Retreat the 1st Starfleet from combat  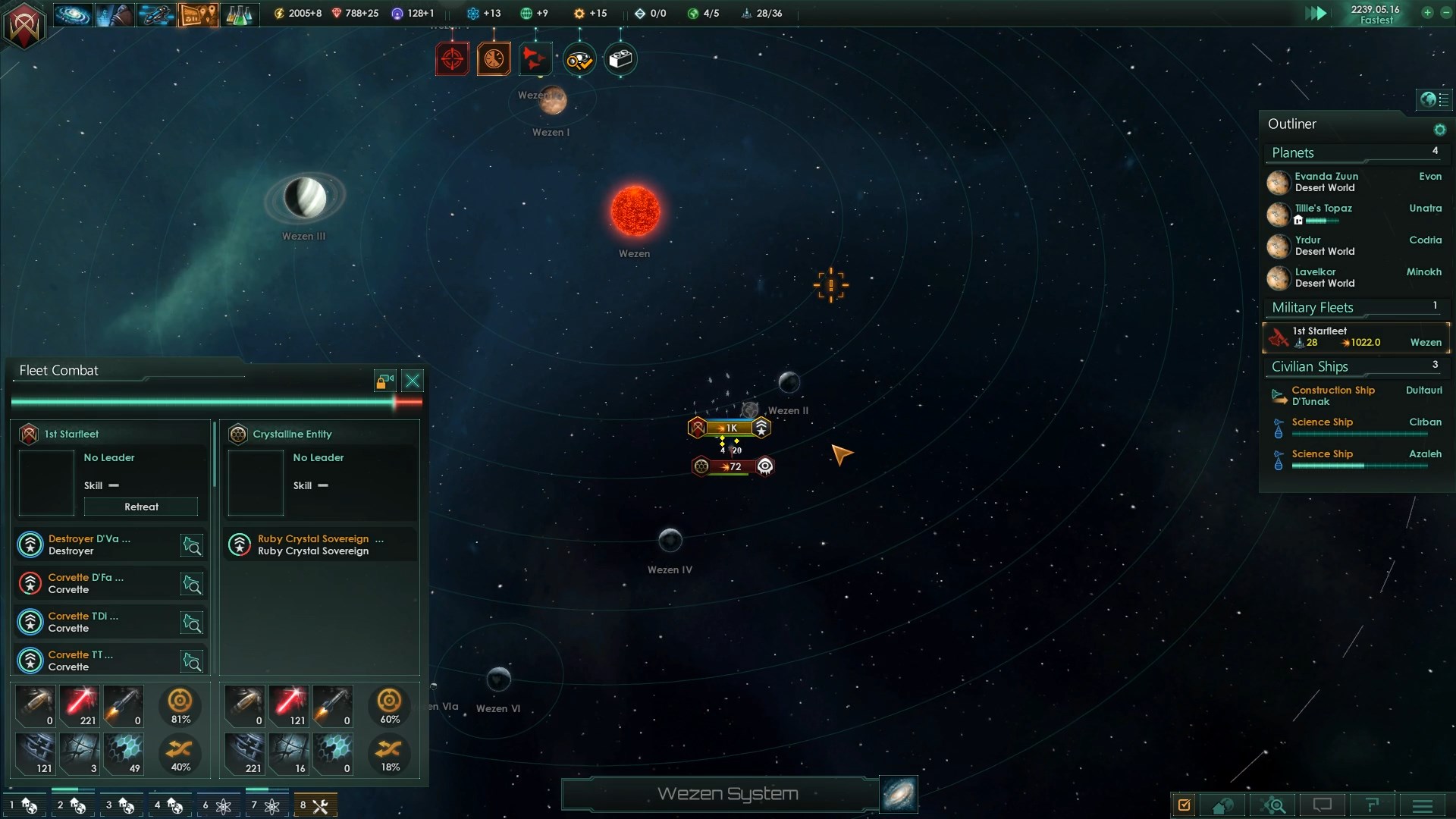coord(141,507)
